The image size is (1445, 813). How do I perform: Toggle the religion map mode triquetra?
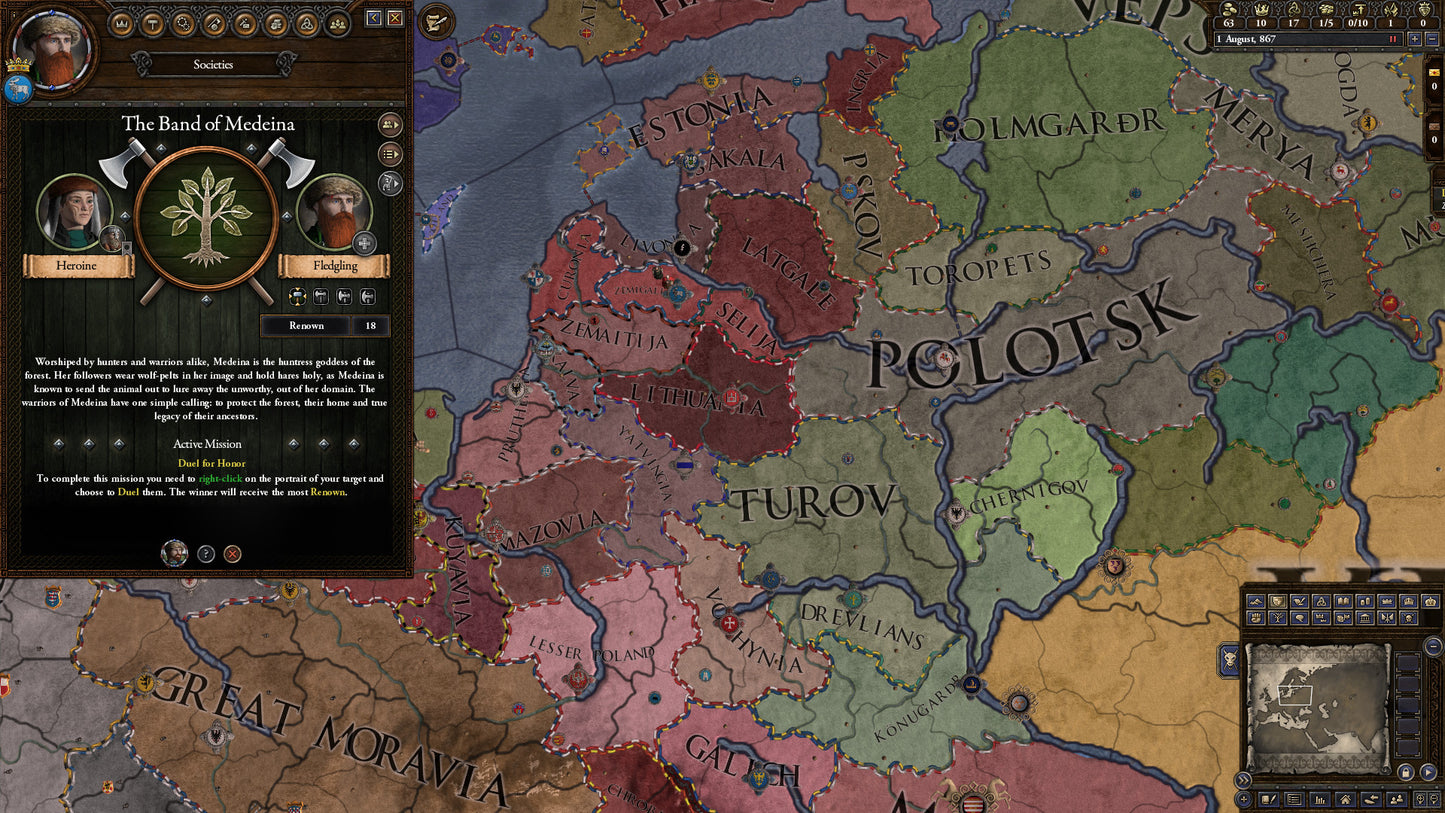1321,601
